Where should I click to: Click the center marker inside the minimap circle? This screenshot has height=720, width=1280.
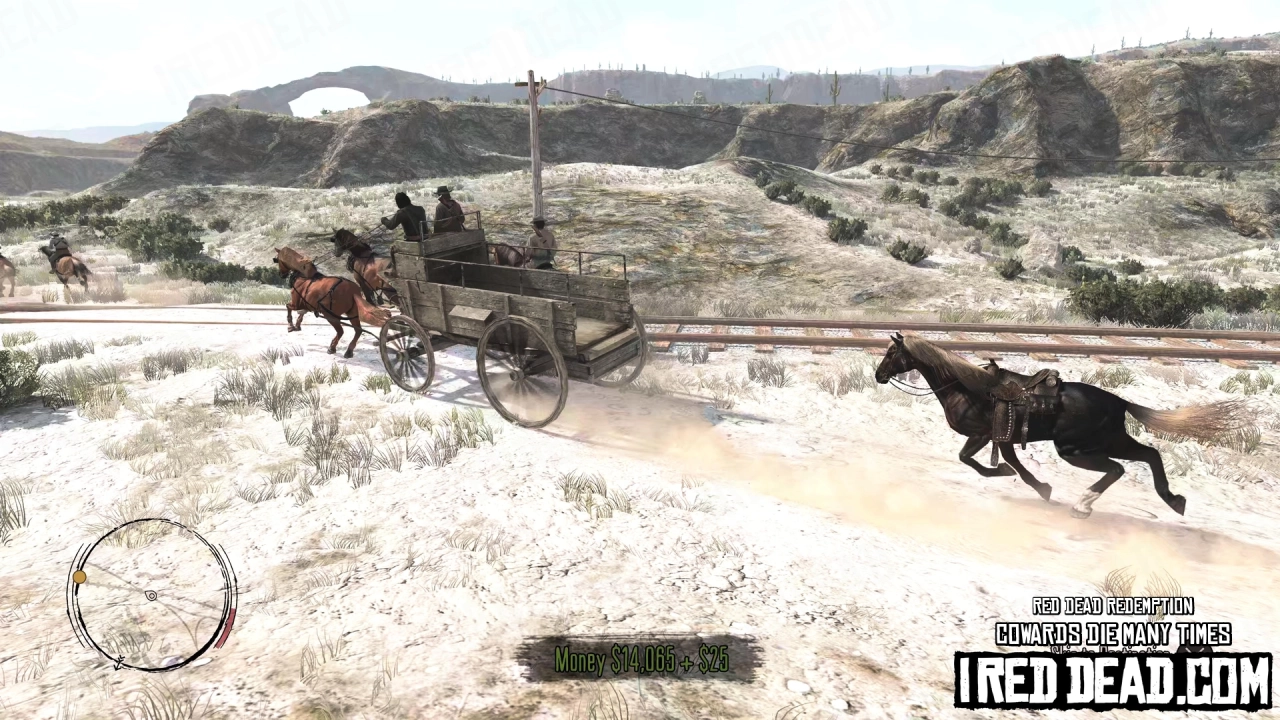click(151, 595)
